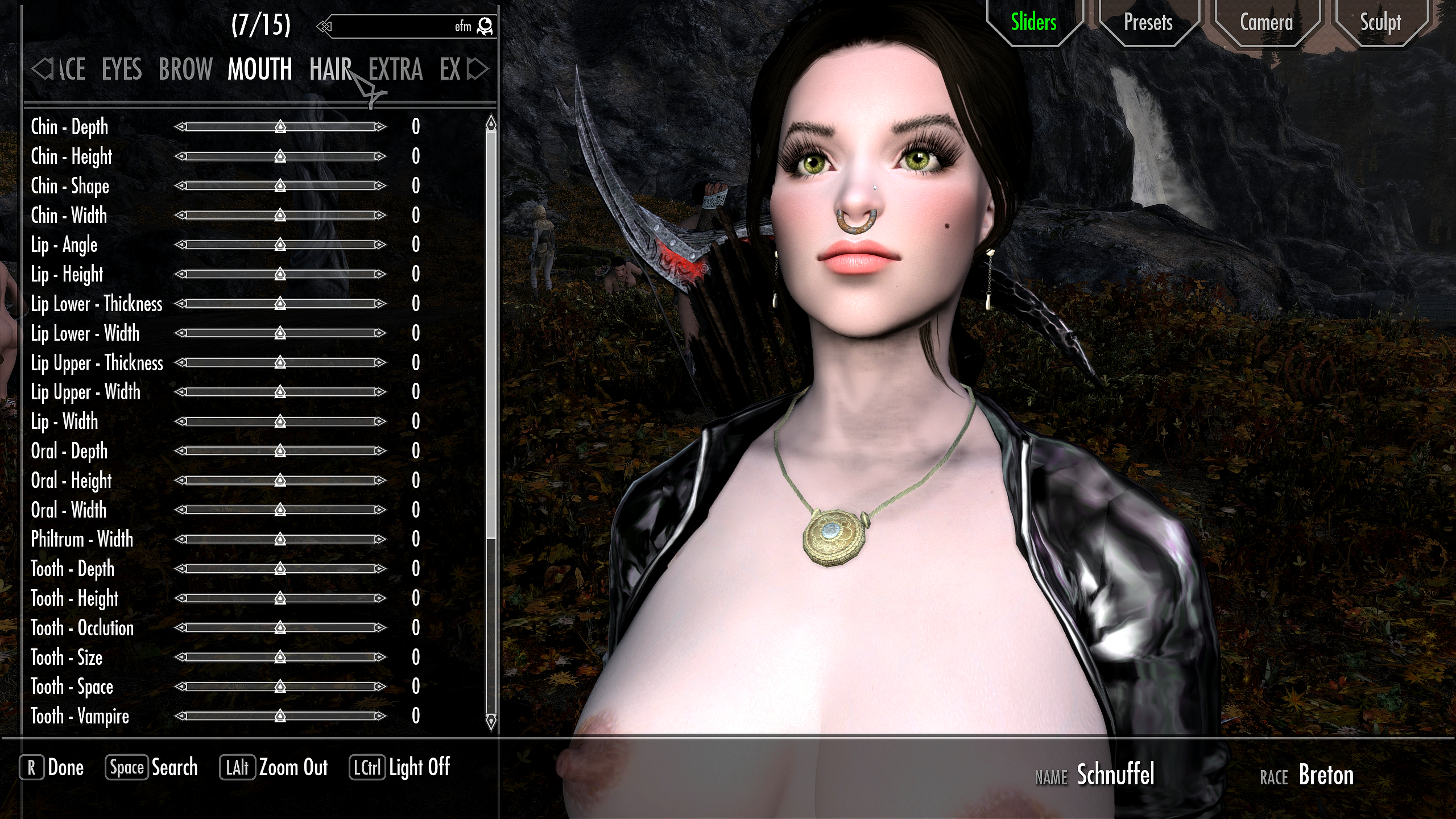
Task: Increase Tooth - Size with its right arrow
Action: 380,657
